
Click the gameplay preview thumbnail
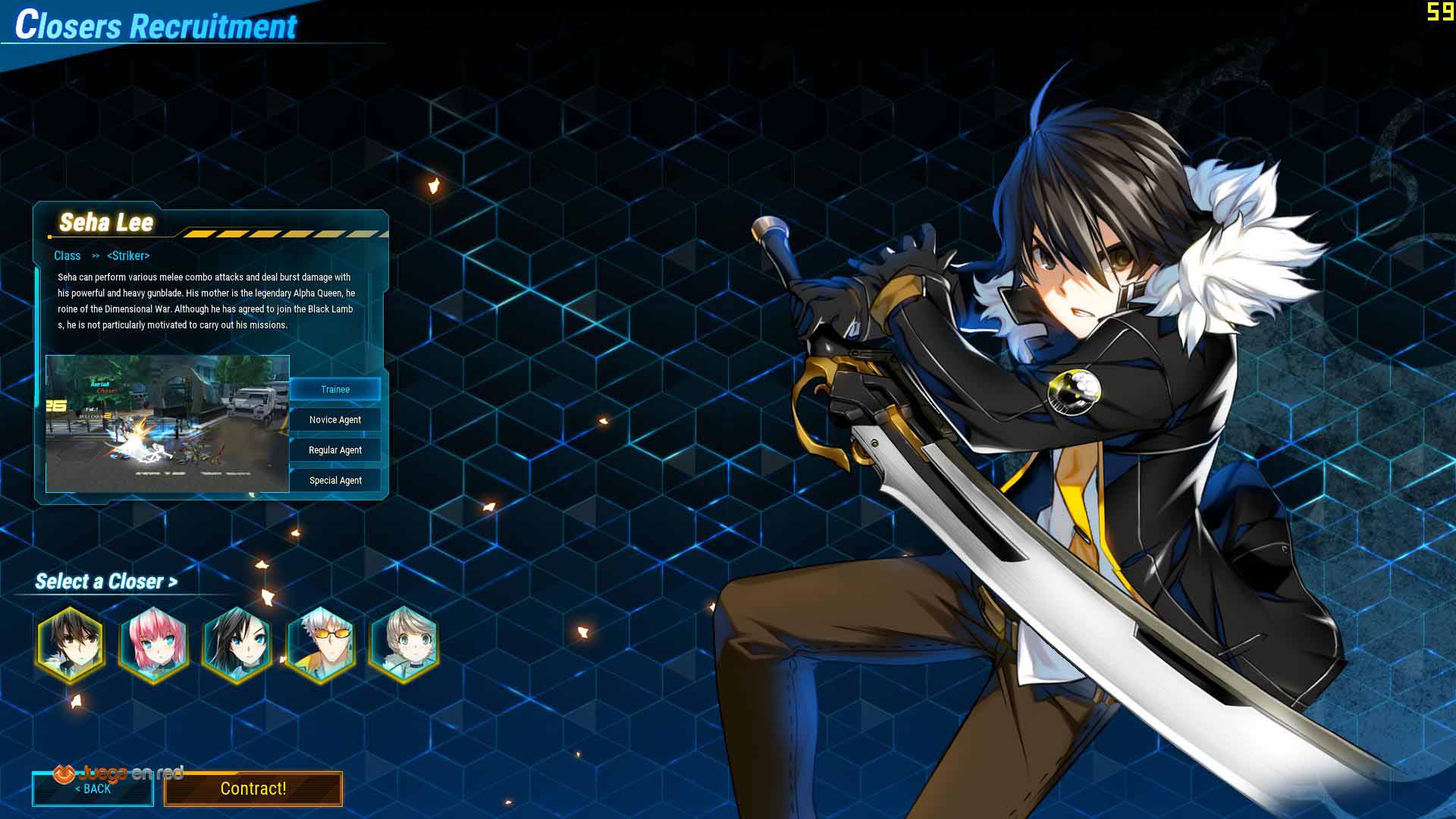[168, 423]
